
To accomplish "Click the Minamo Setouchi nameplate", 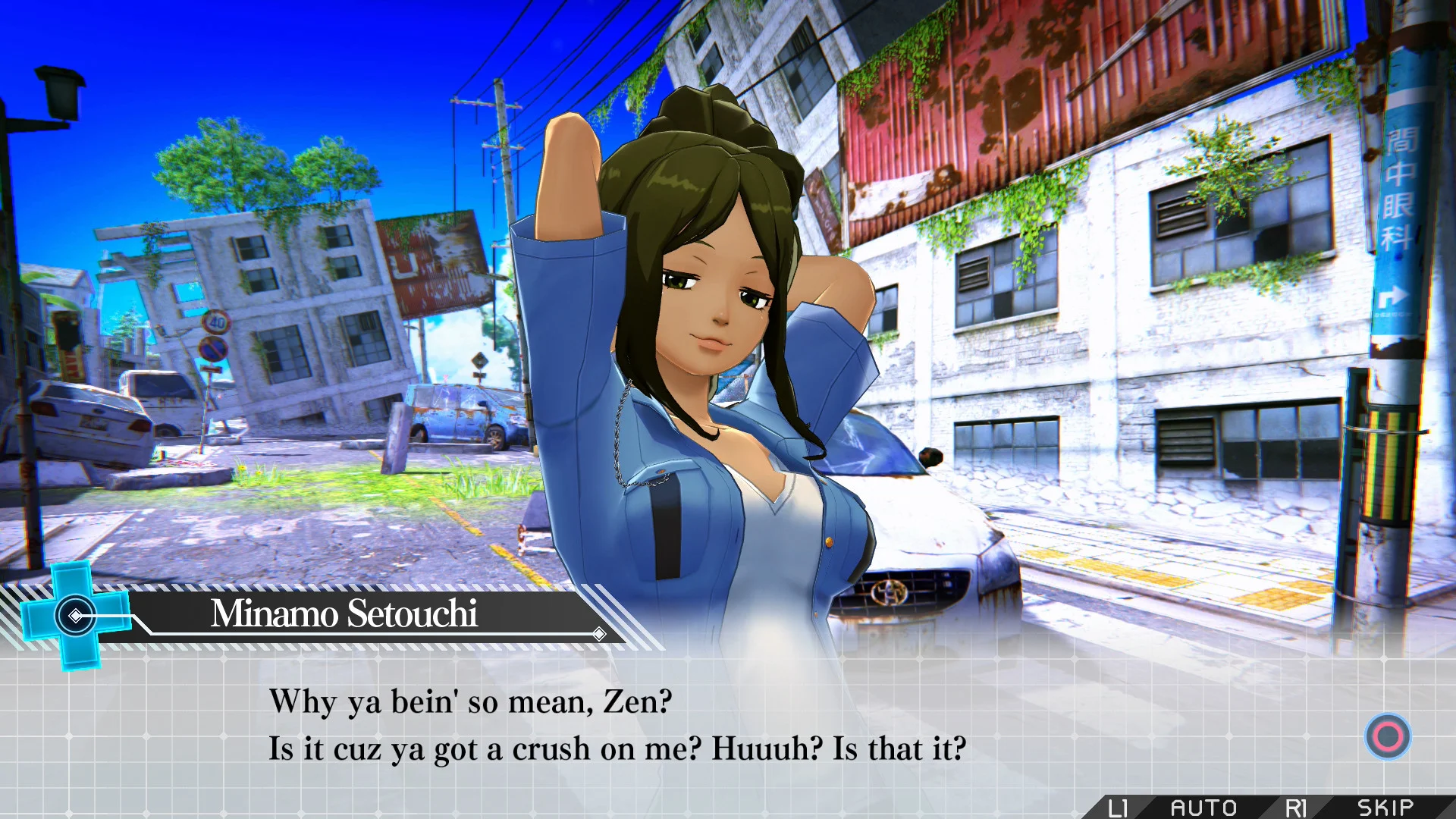I will [x=345, y=615].
